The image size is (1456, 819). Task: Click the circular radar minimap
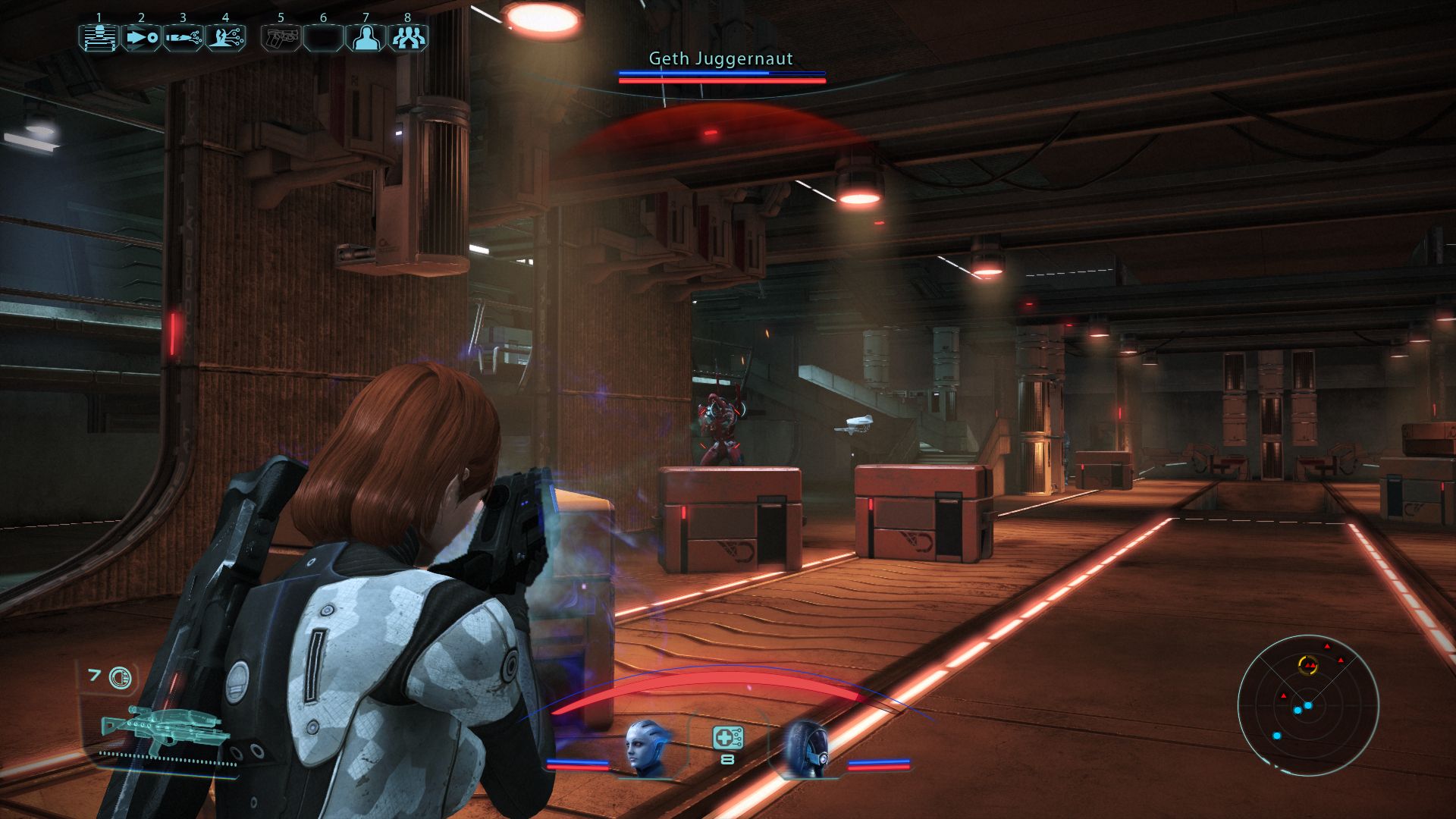click(1307, 705)
